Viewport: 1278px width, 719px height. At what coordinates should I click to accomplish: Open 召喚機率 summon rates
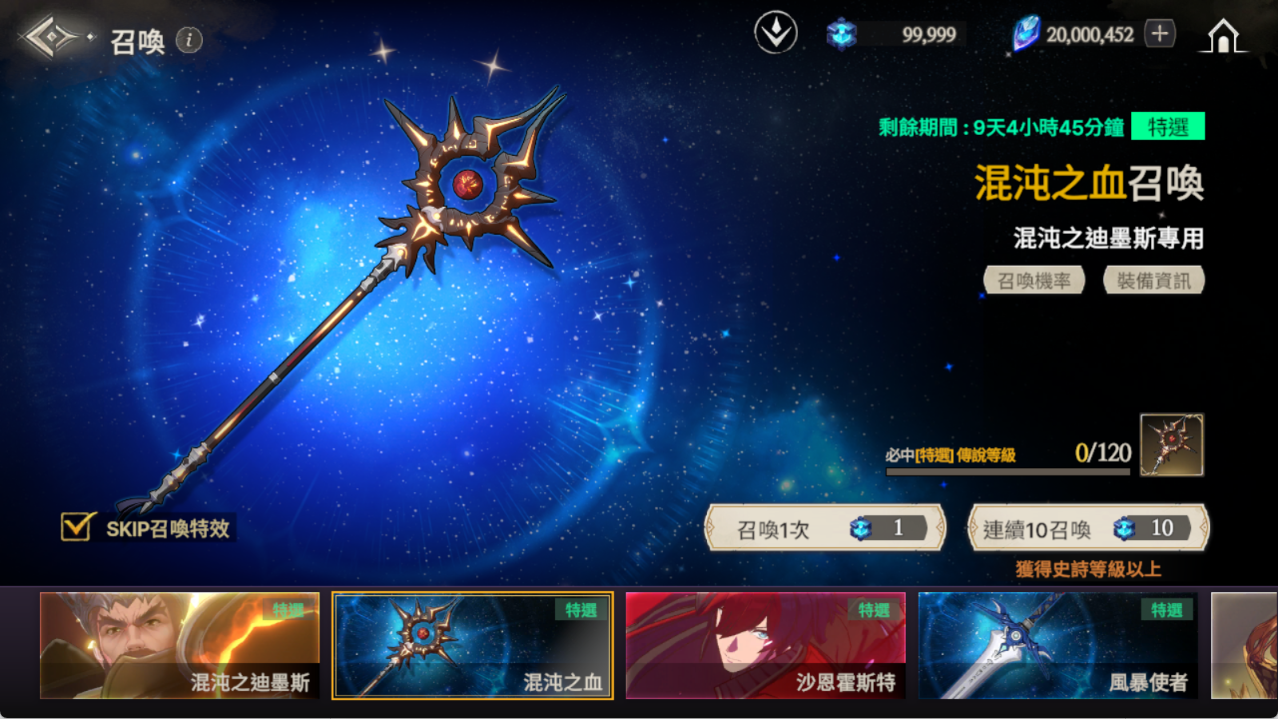[x=1034, y=280]
